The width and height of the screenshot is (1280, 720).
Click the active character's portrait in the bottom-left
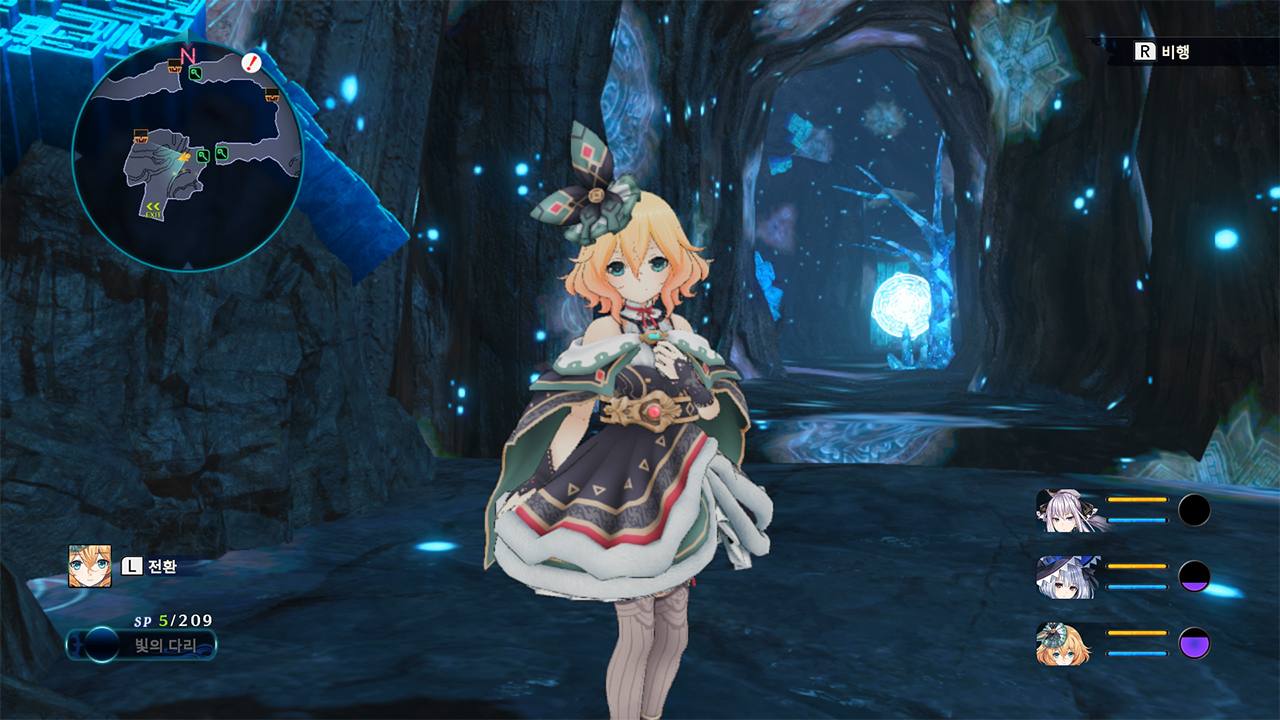click(x=88, y=565)
